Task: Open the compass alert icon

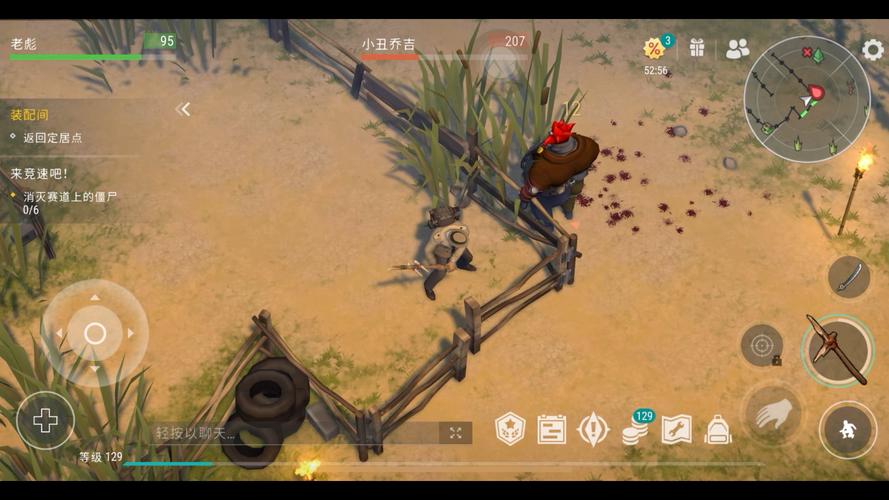Action: click(593, 429)
